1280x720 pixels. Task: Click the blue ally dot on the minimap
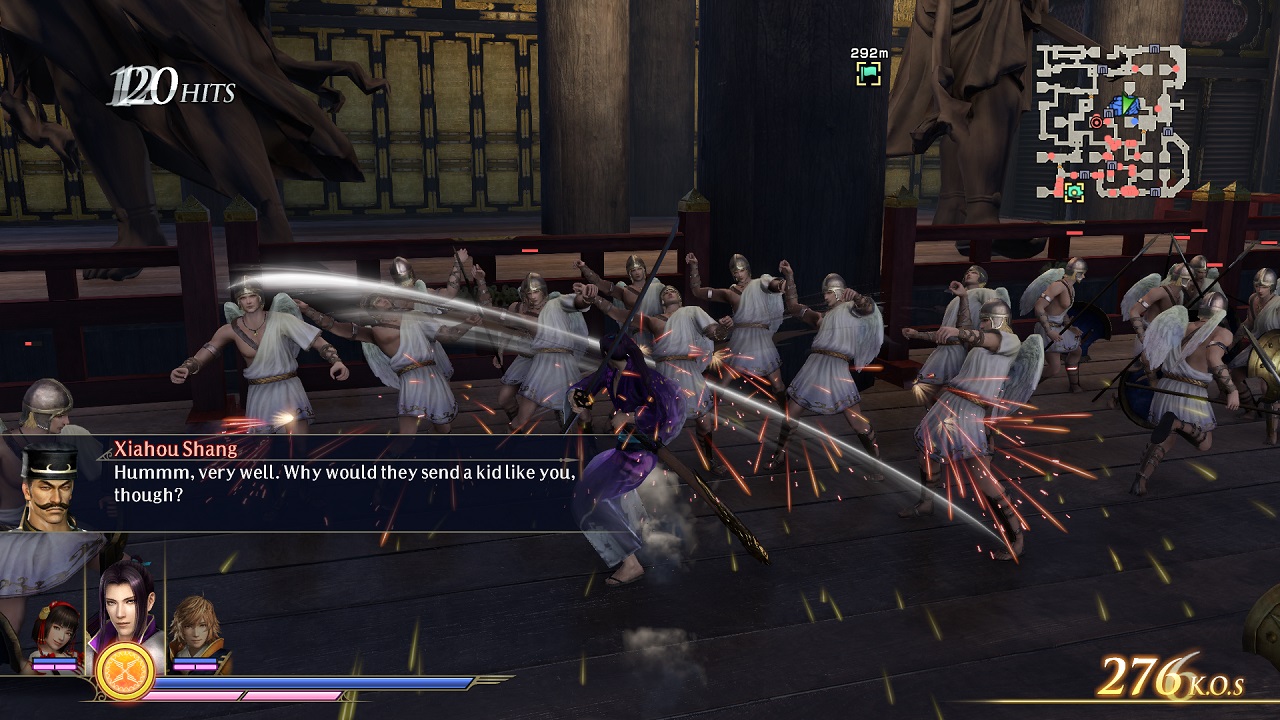[x=1134, y=121]
